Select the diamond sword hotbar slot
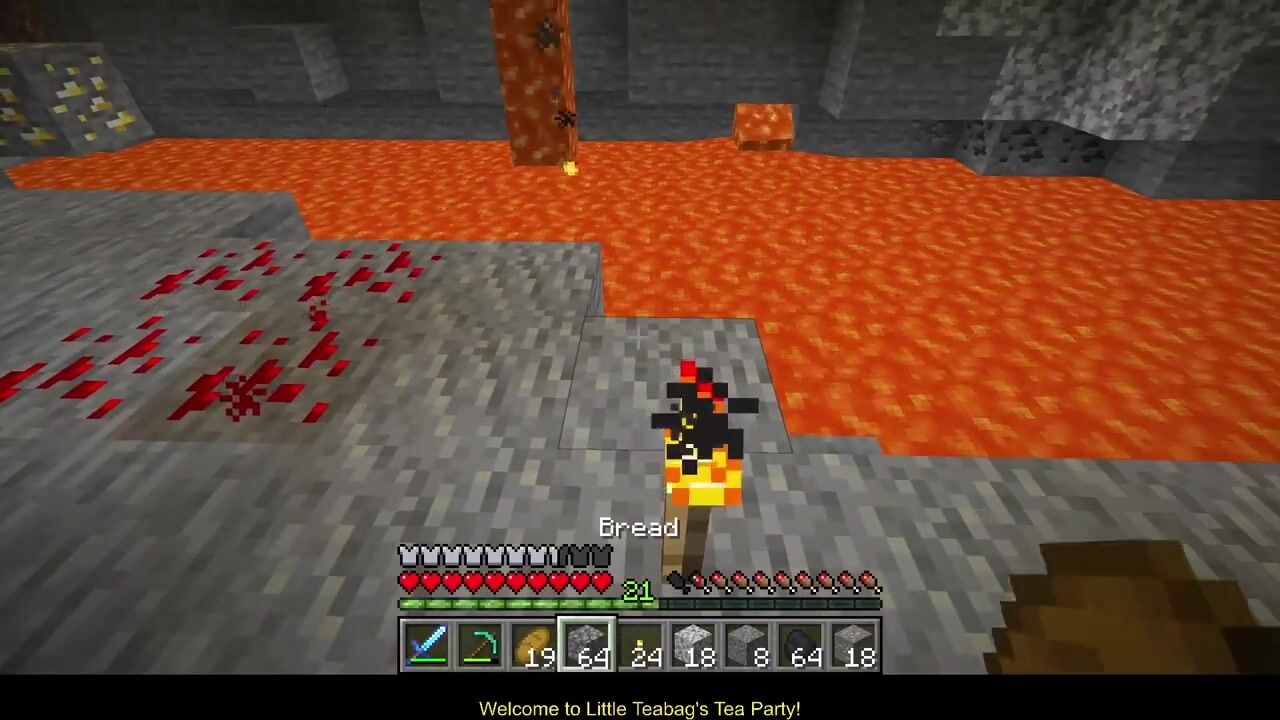This screenshot has width=1280, height=720. [427, 645]
